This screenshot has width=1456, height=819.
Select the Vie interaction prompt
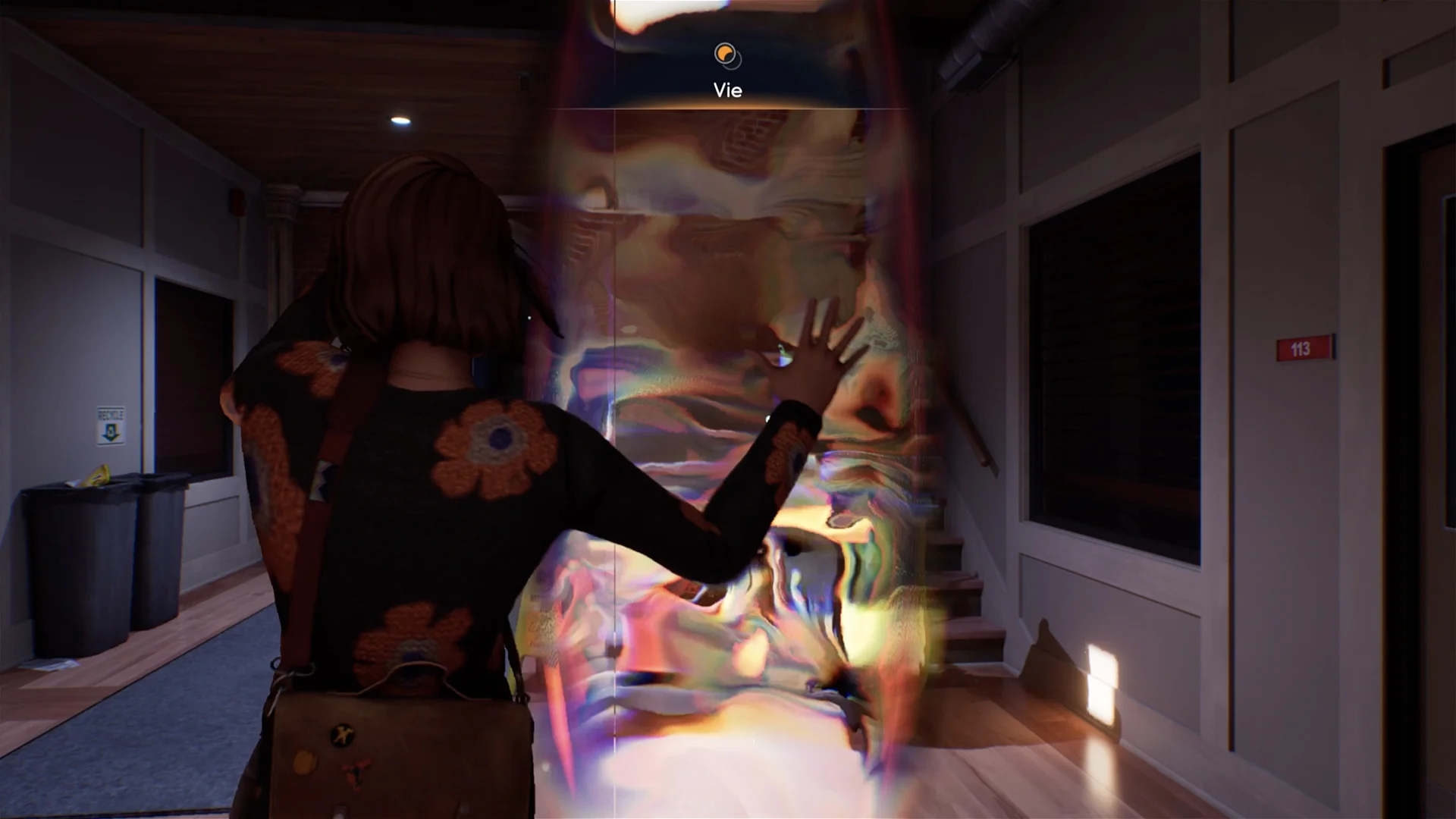pyautogui.click(x=726, y=89)
